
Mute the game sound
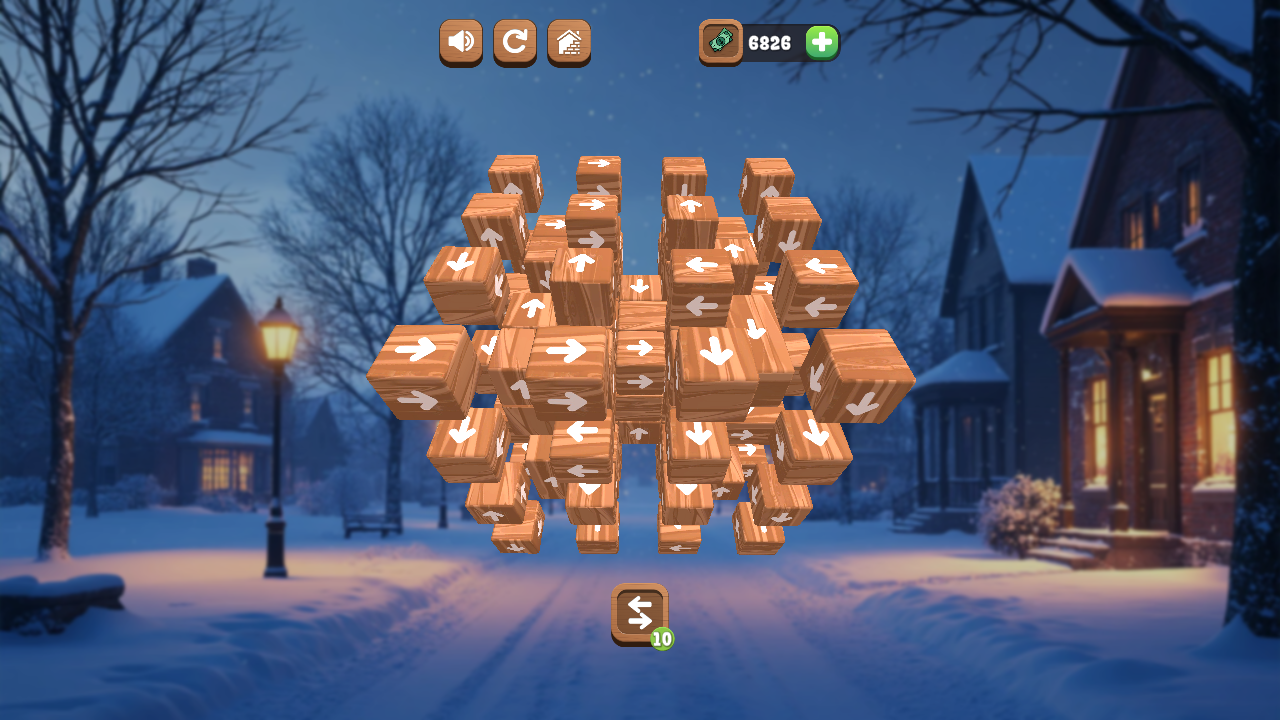point(460,43)
